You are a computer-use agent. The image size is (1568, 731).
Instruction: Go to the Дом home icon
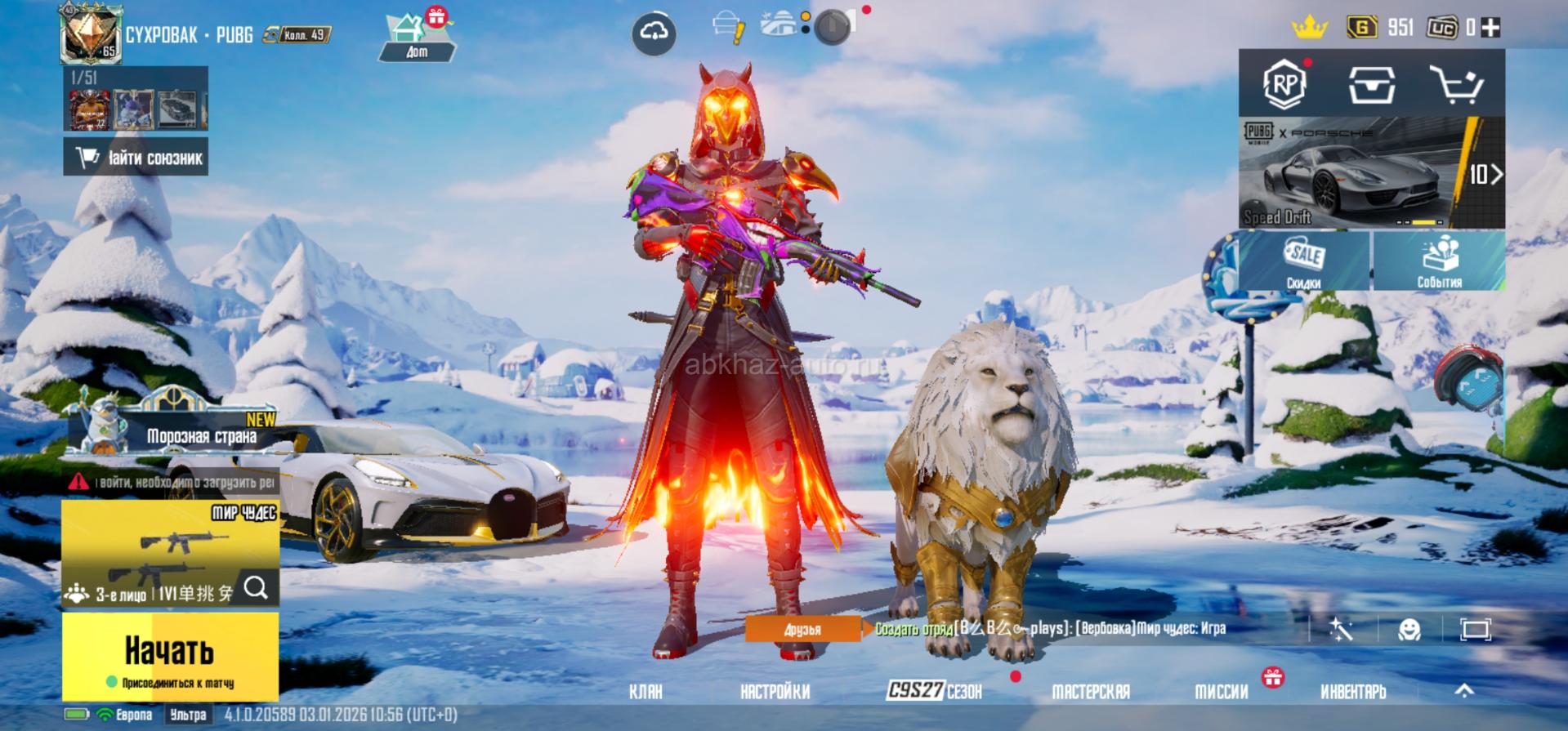tap(416, 38)
